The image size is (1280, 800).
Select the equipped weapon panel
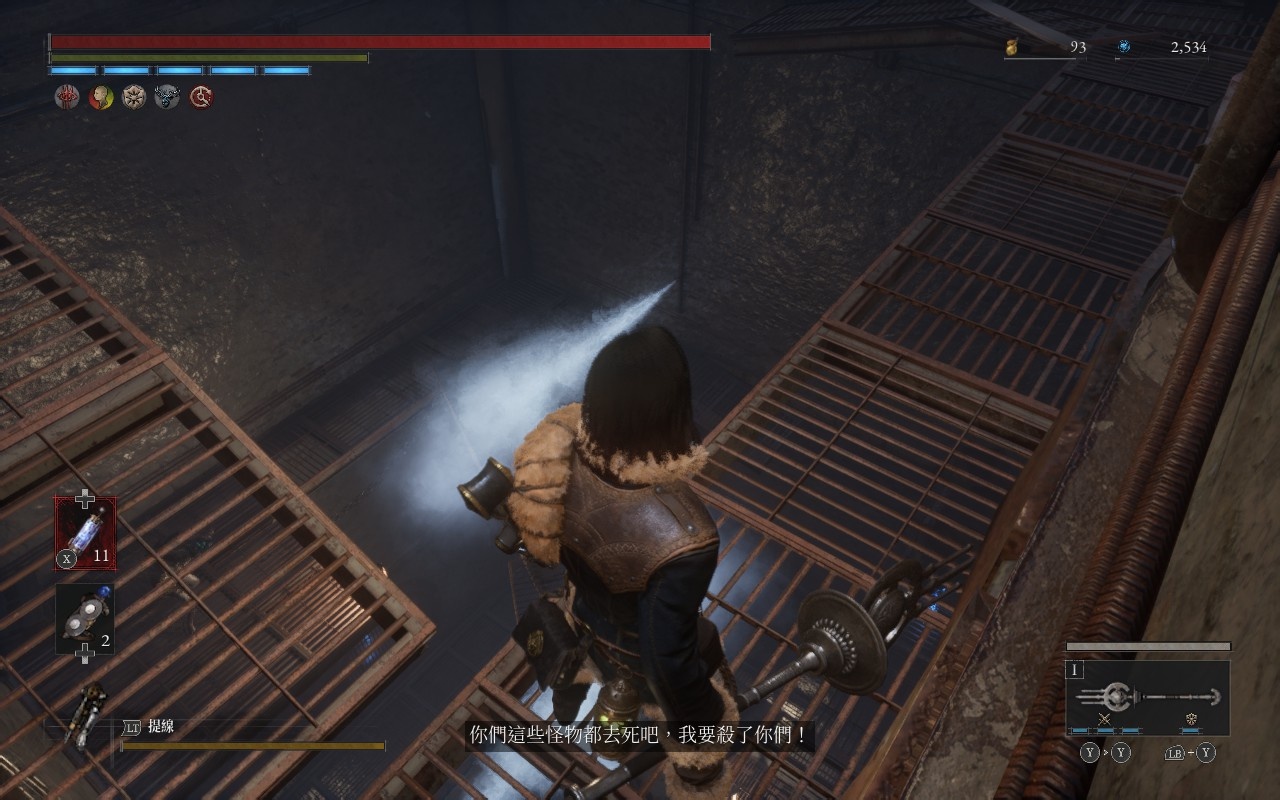click(1147, 697)
